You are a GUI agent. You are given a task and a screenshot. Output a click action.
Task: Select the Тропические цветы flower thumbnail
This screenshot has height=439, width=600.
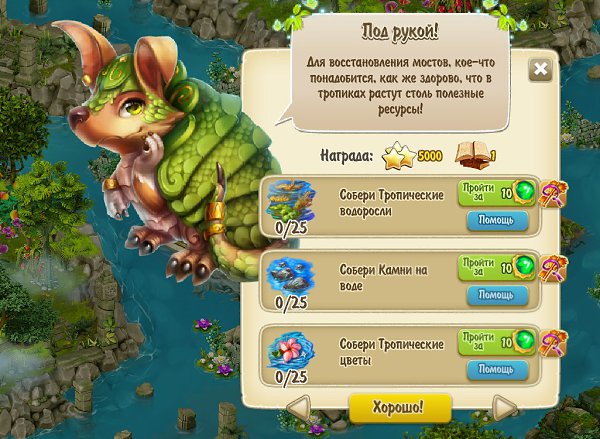pyautogui.click(x=291, y=348)
